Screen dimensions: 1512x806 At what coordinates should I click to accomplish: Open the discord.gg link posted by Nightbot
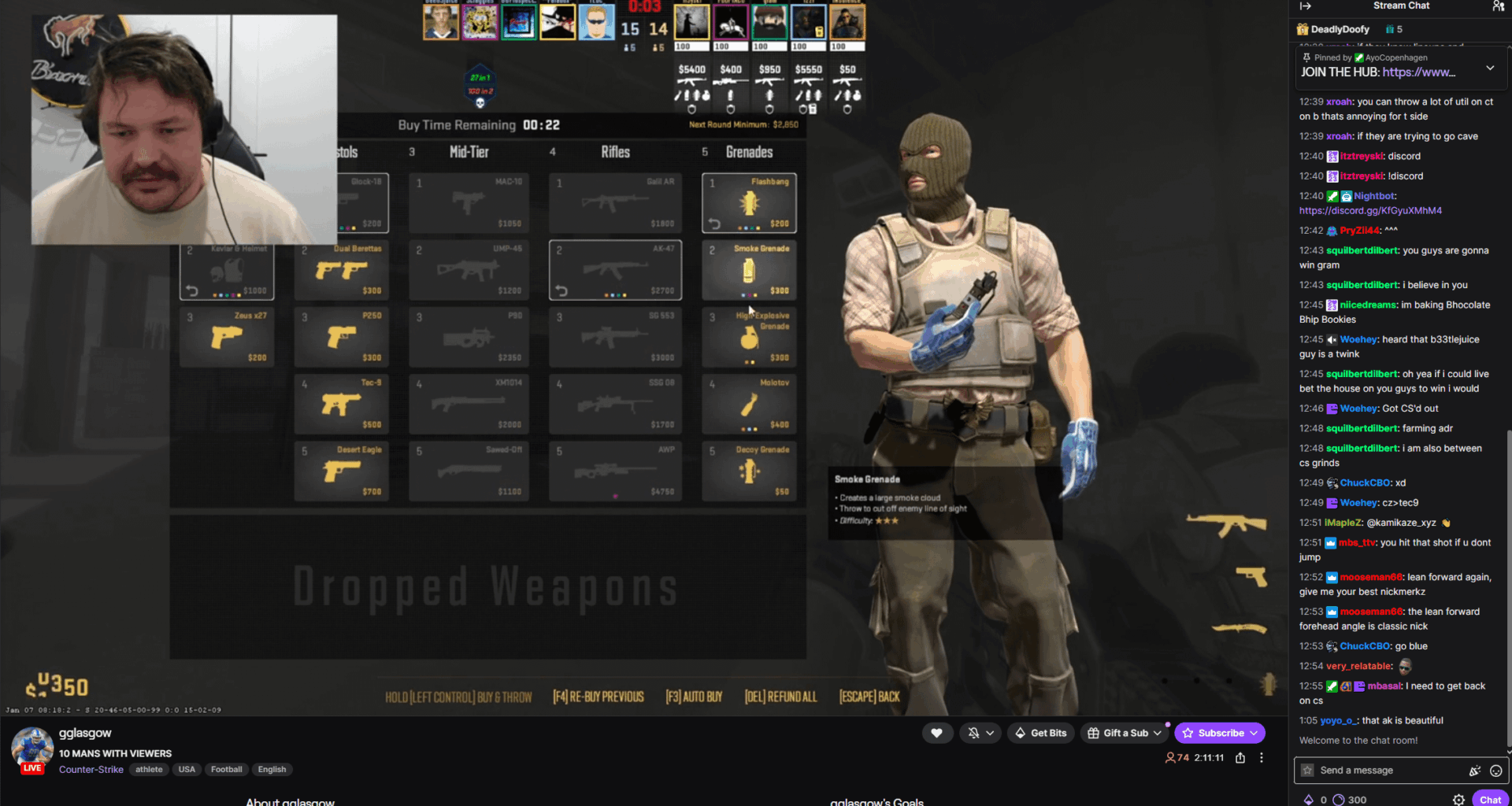pos(1370,210)
